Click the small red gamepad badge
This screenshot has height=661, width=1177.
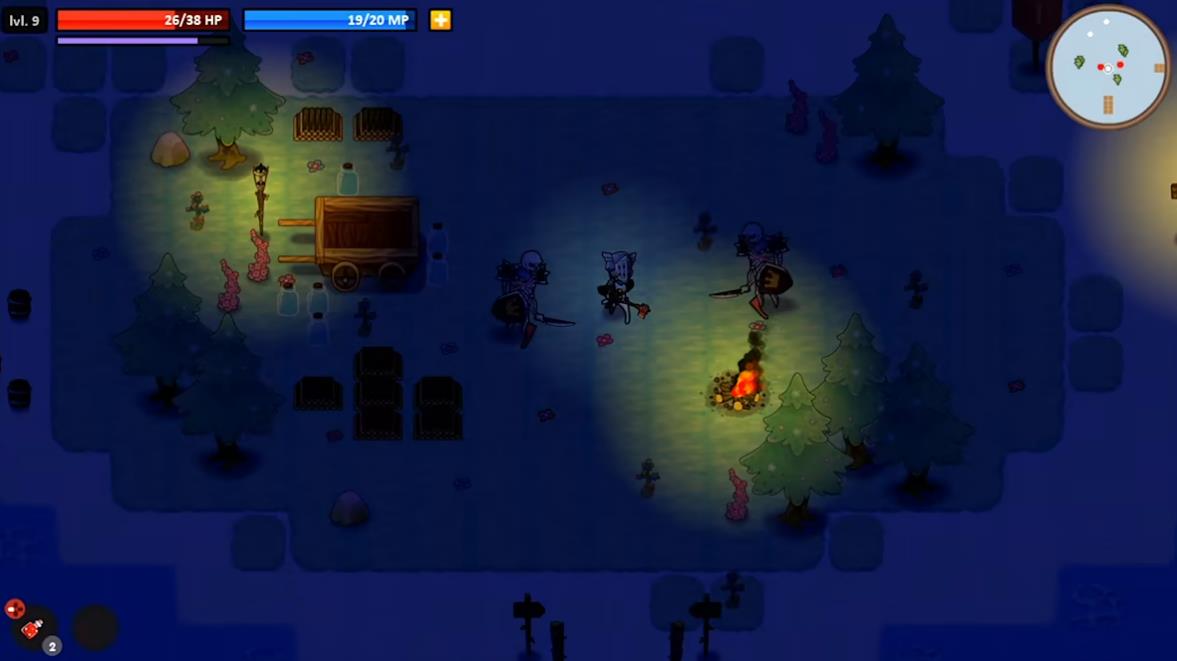14,608
